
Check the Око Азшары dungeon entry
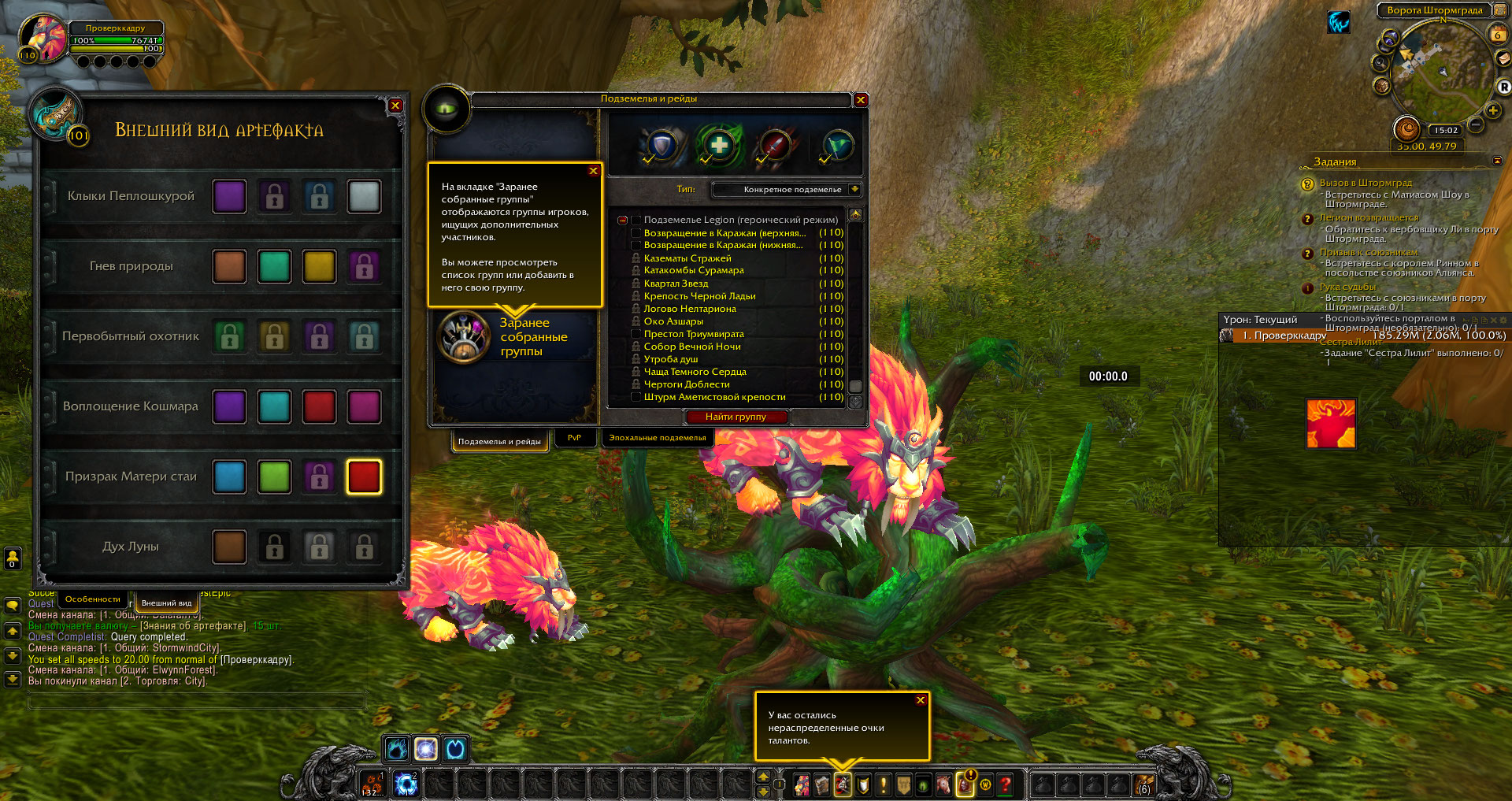click(x=636, y=321)
